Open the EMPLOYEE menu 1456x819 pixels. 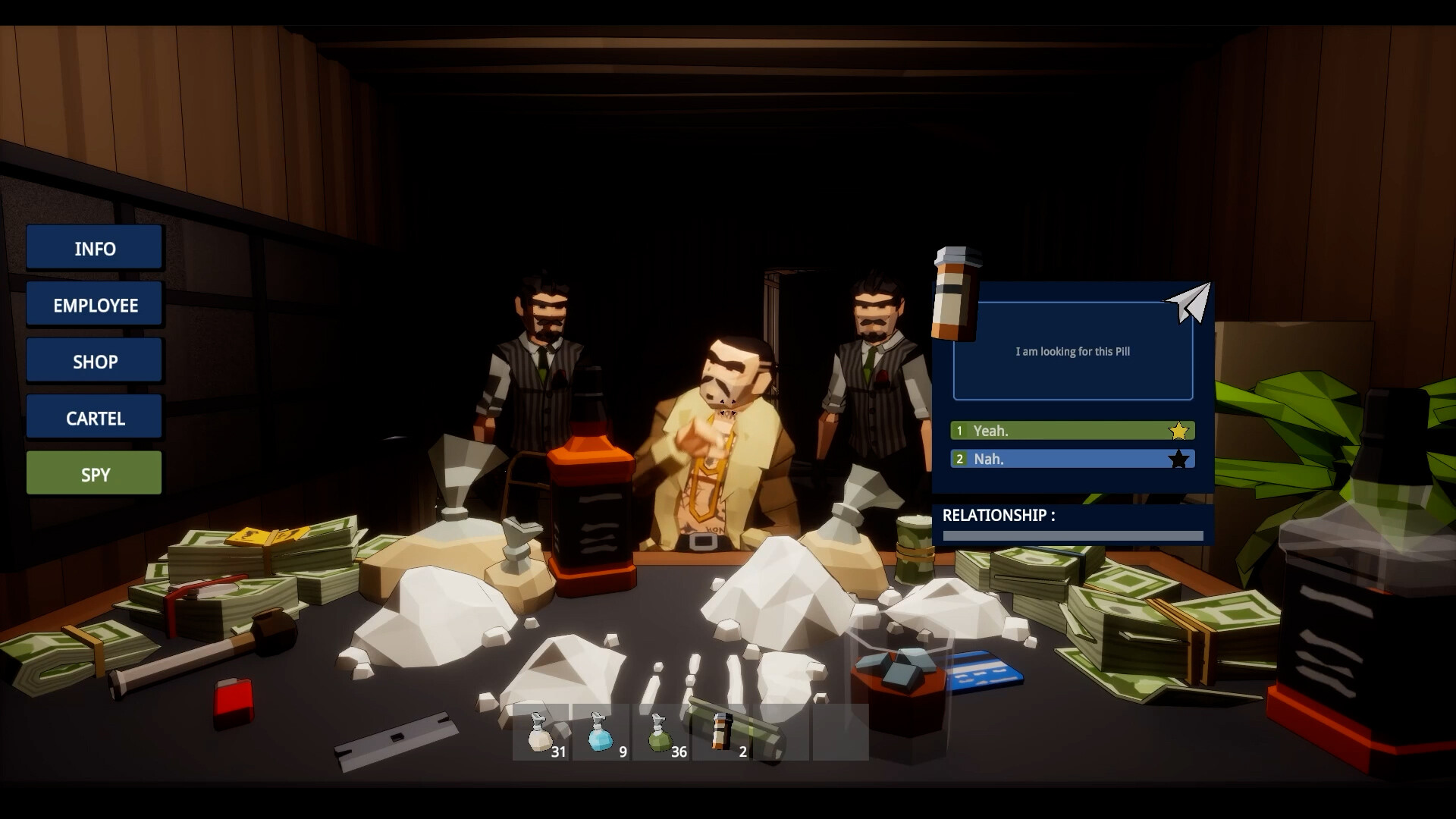coord(94,304)
